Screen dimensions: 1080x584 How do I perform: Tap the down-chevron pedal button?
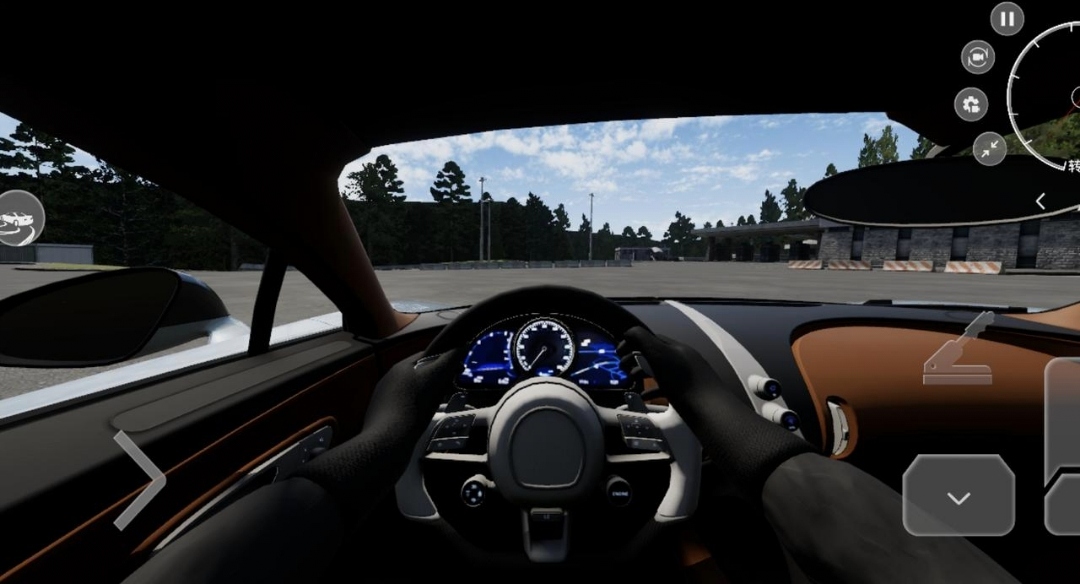click(x=958, y=495)
